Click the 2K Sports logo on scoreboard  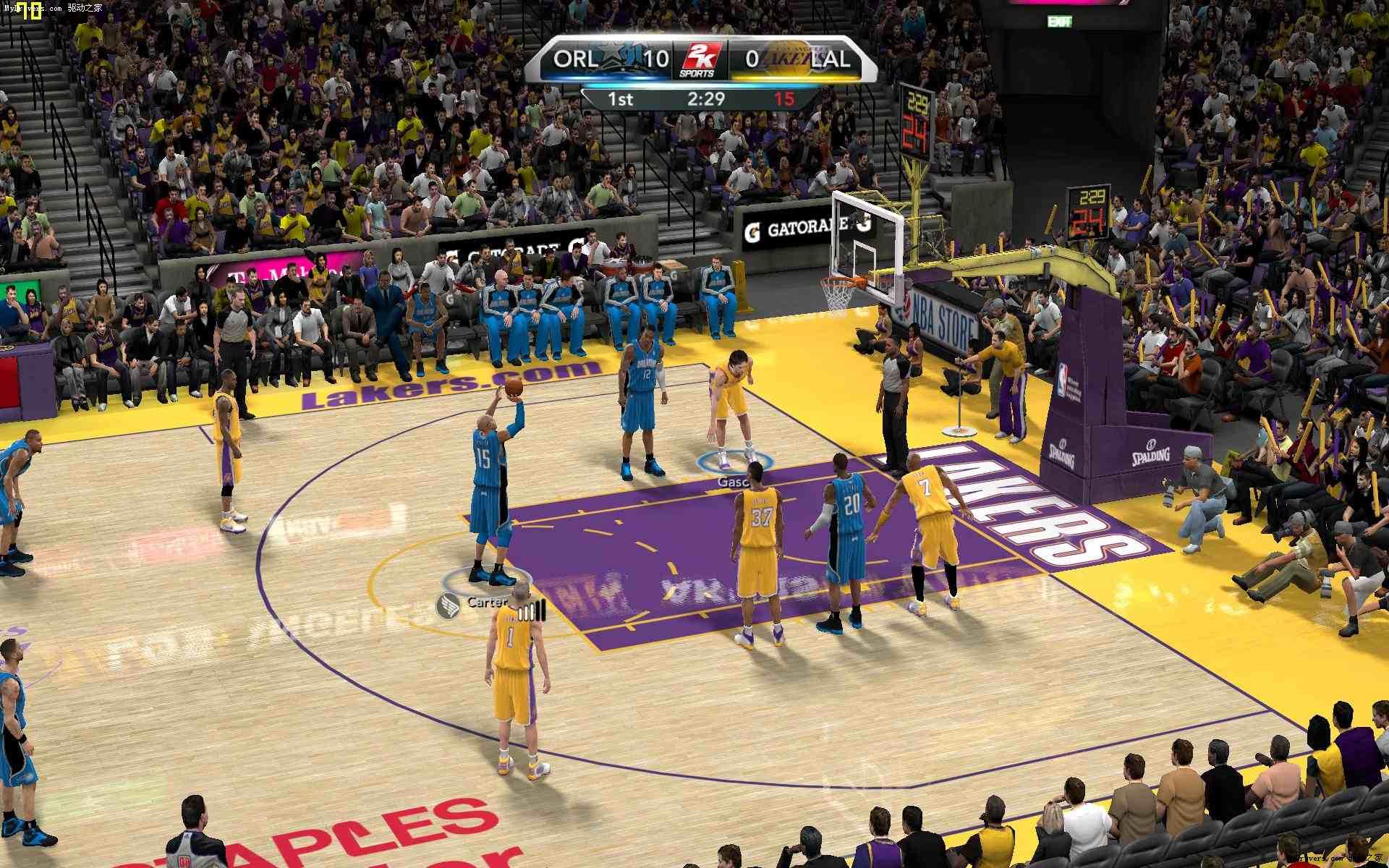(x=698, y=59)
